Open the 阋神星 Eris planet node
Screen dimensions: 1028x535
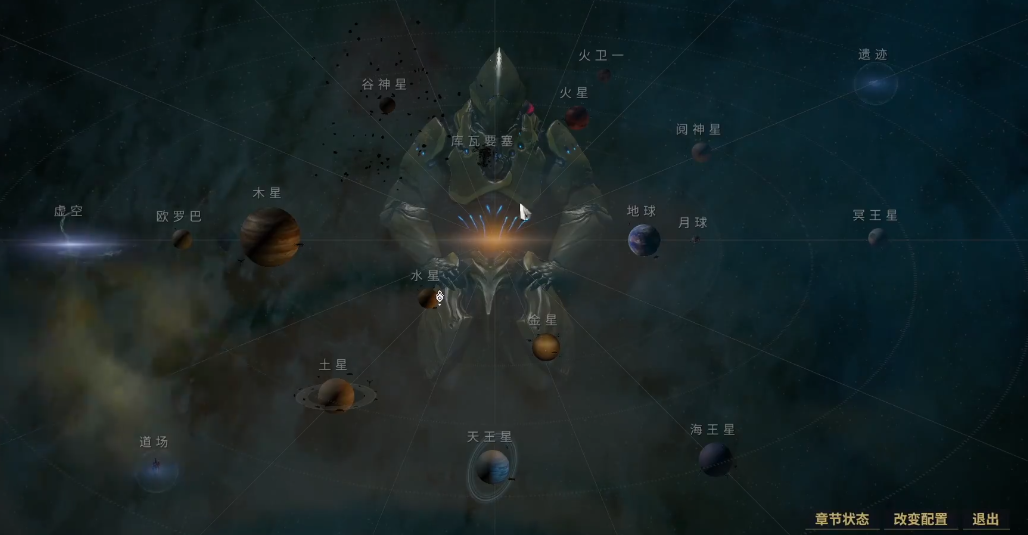tap(701, 151)
